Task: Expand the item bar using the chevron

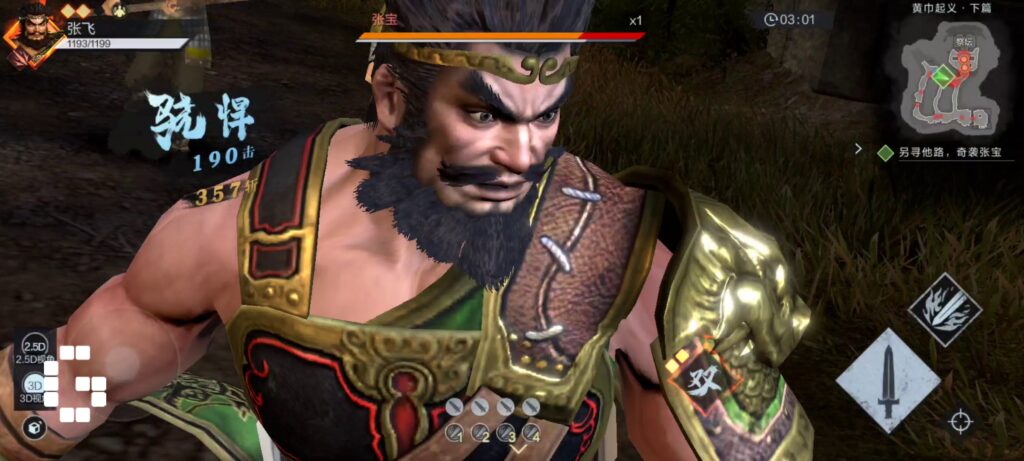Action: [519, 448]
